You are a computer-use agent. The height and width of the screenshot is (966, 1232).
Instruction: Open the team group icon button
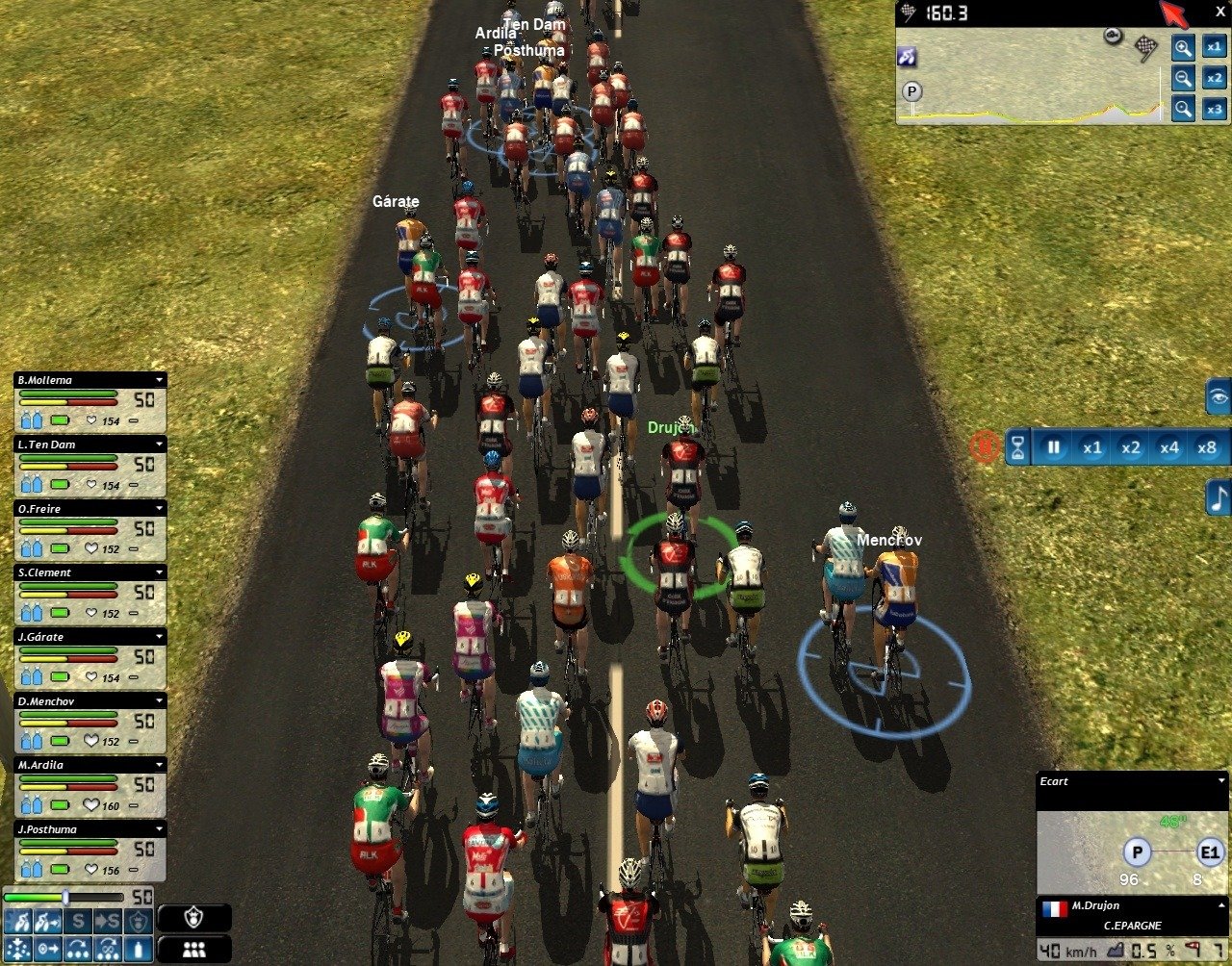pyautogui.click(x=193, y=949)
